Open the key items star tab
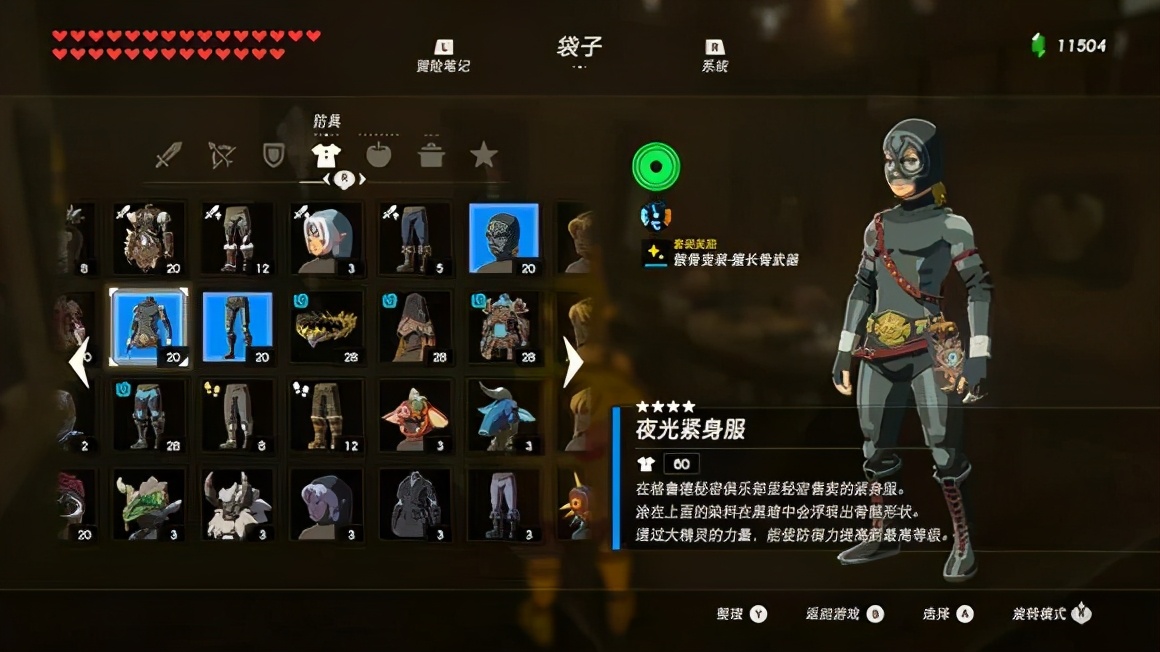This screenshot has width=1160, height=652. pos(484,155)
